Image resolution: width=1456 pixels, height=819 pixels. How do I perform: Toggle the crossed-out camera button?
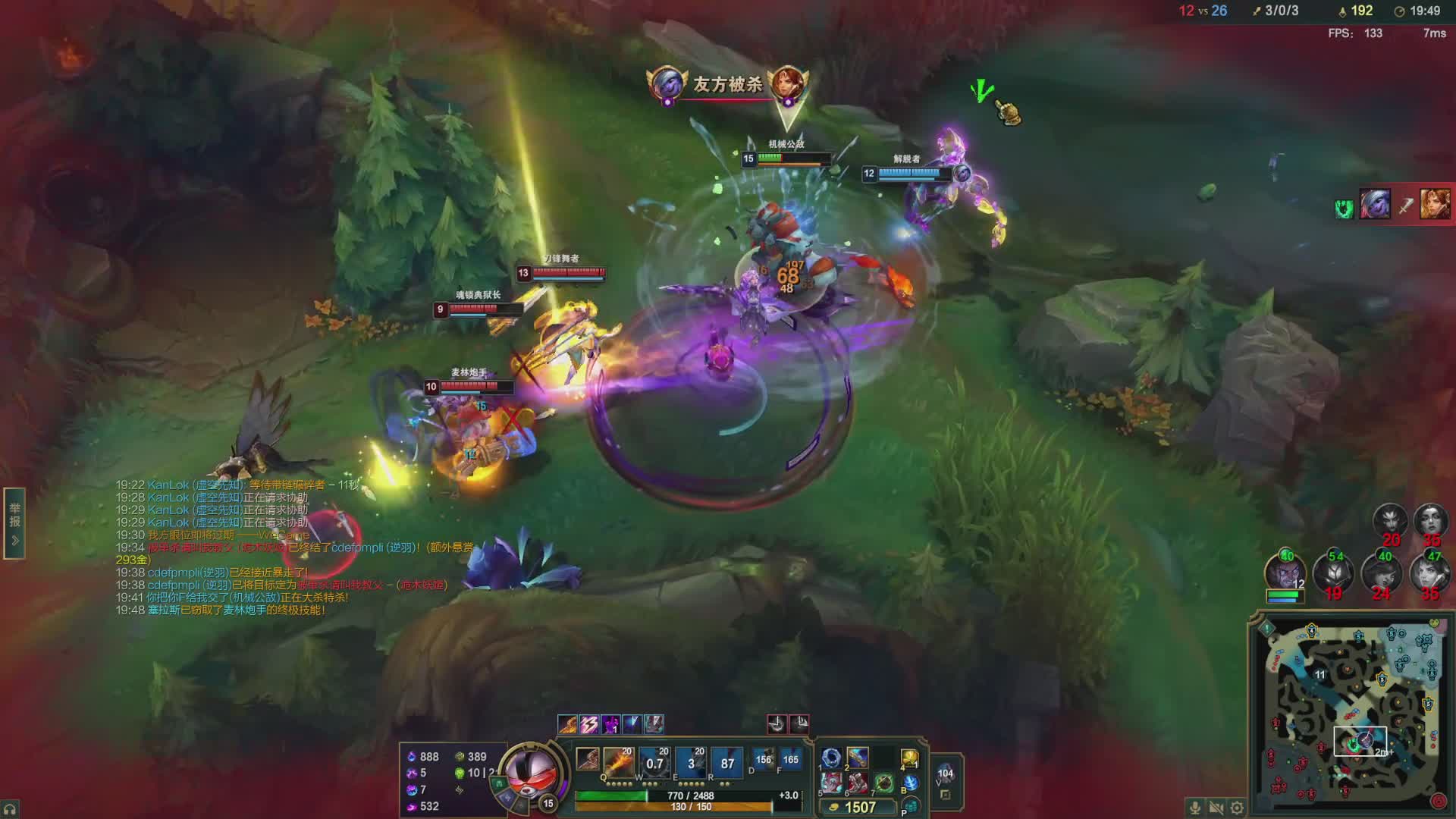coord(1216,808)
